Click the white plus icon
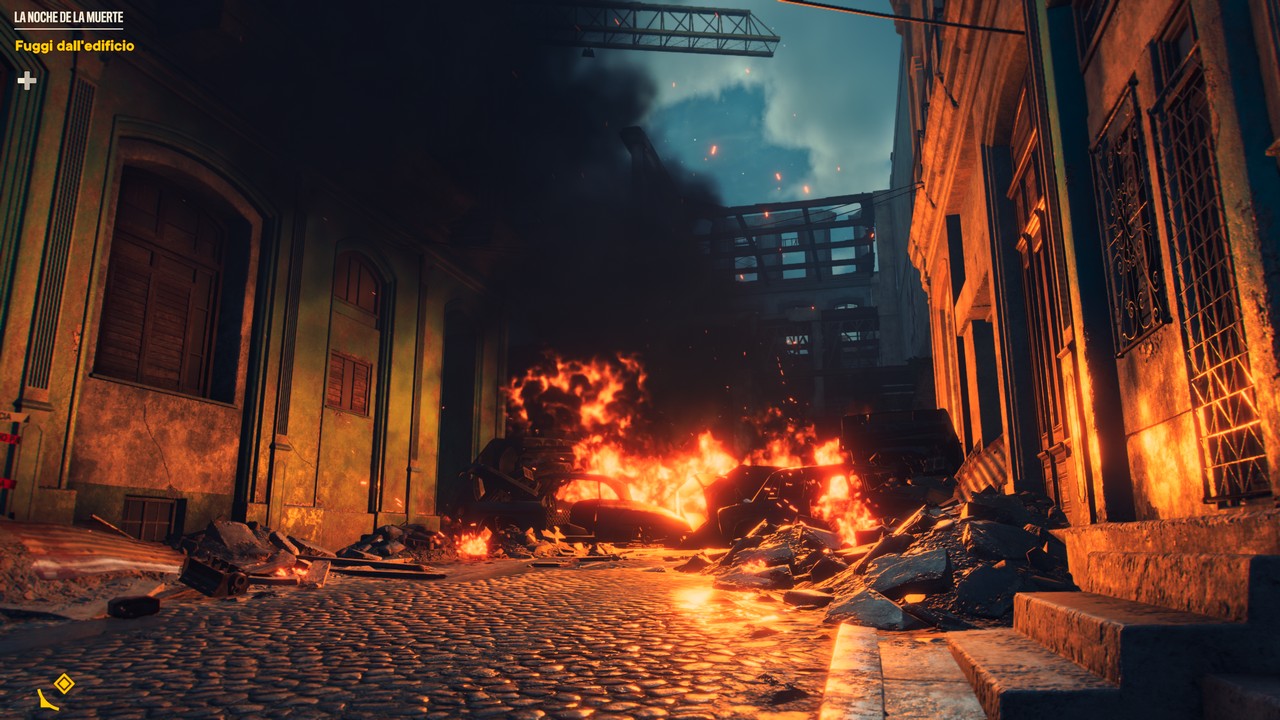This screenshot has height=720, width=1280. 27,80
